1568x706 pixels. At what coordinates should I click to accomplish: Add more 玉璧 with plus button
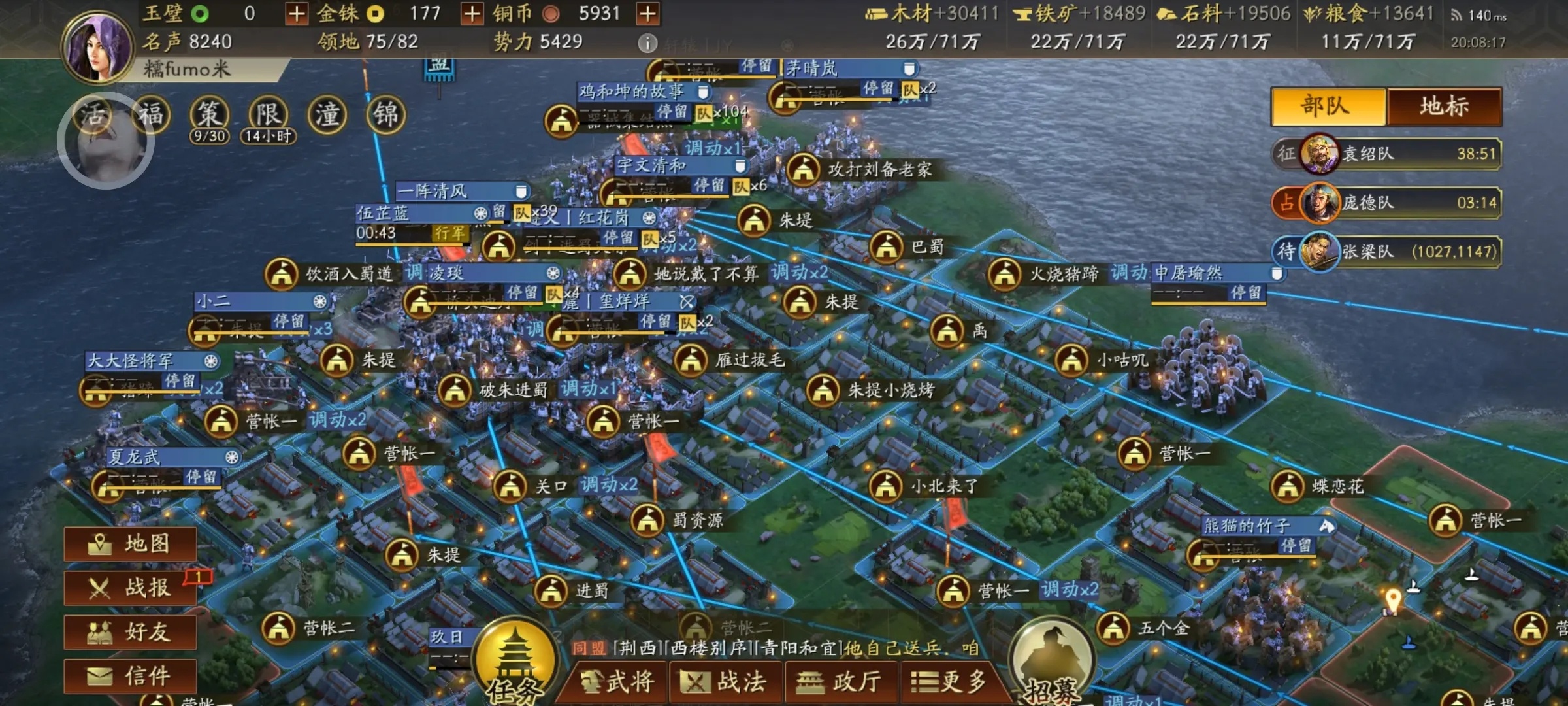296,14
